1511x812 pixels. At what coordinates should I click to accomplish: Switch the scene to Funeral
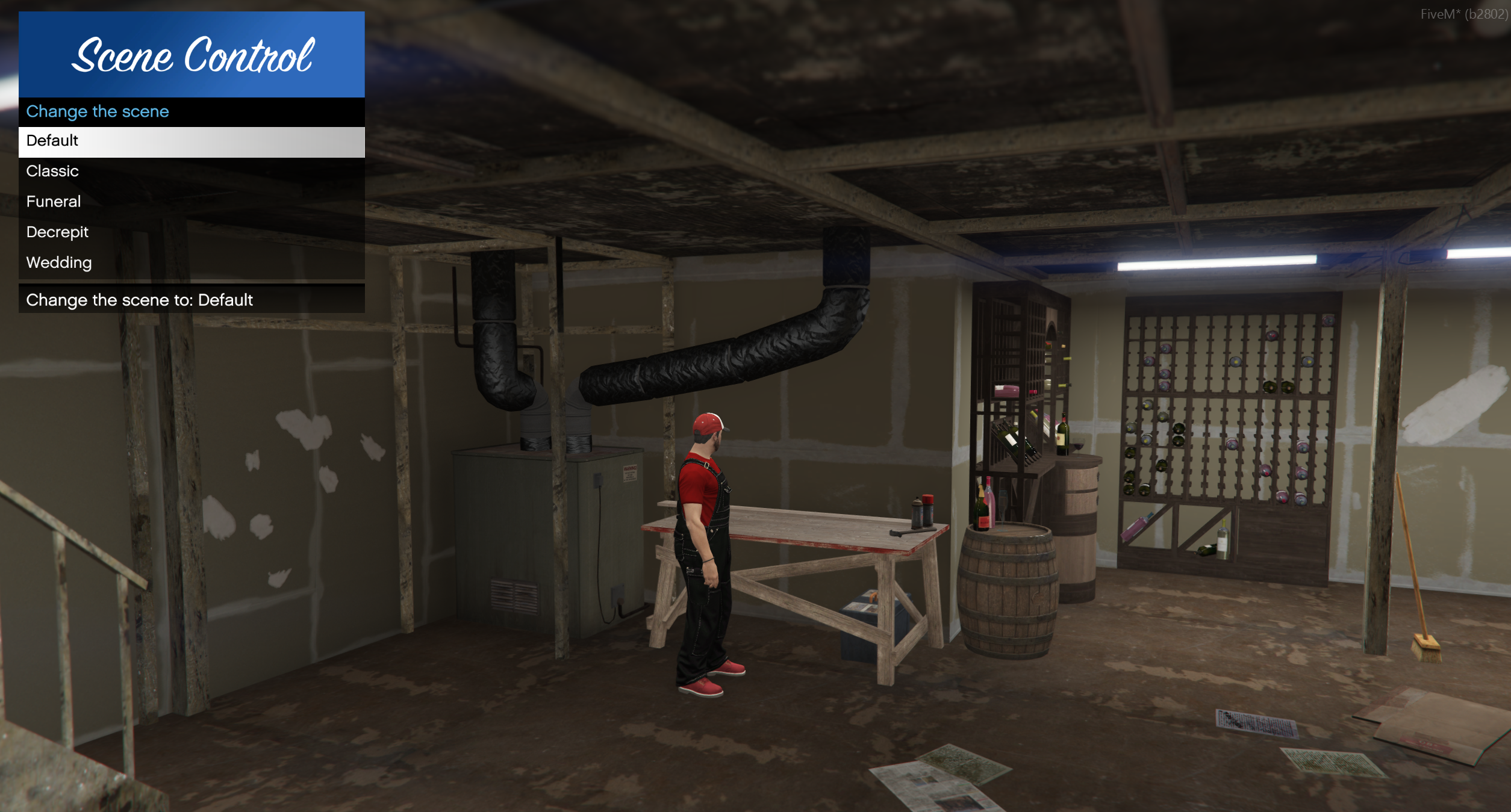click(191, 202)
